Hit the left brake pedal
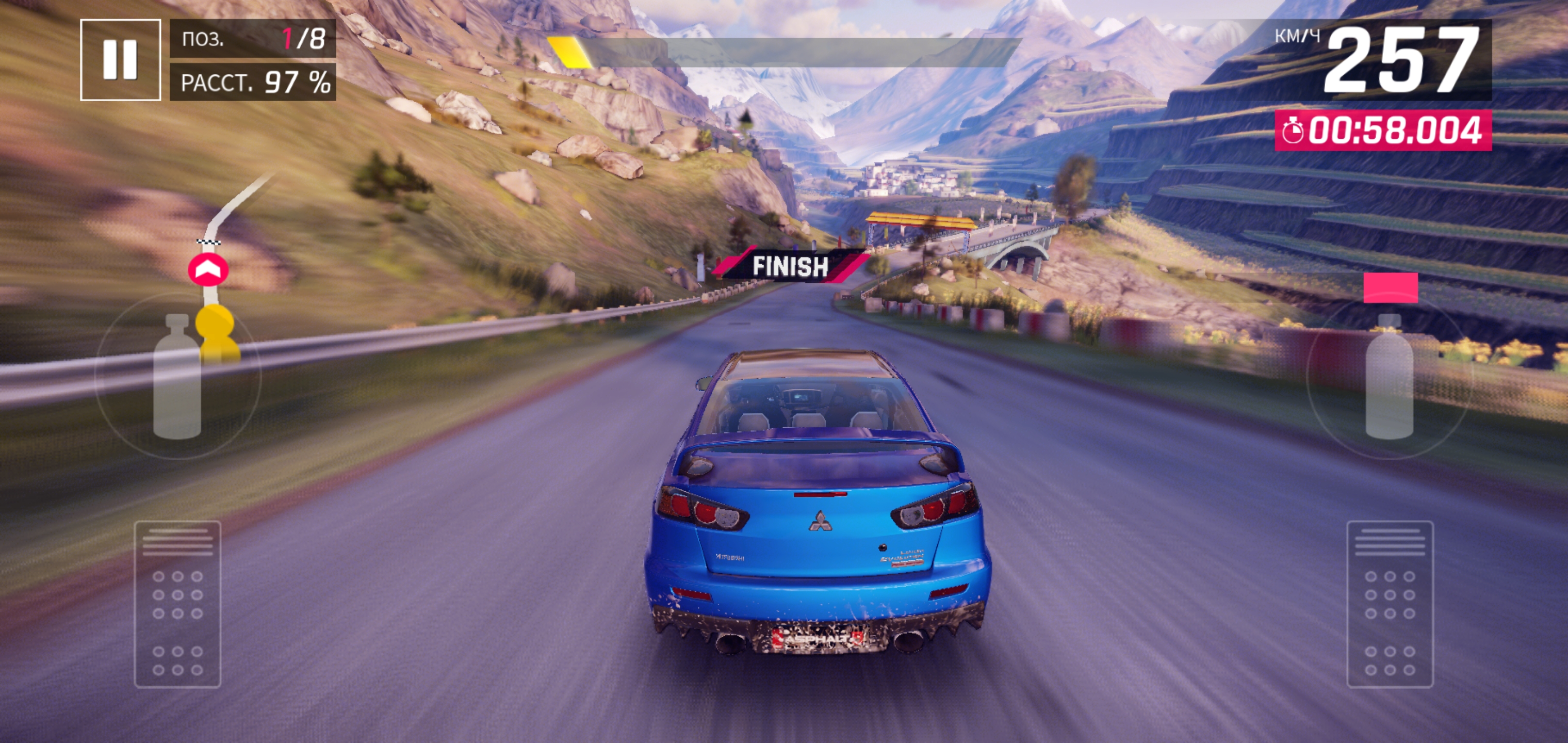 click(177, 604)
